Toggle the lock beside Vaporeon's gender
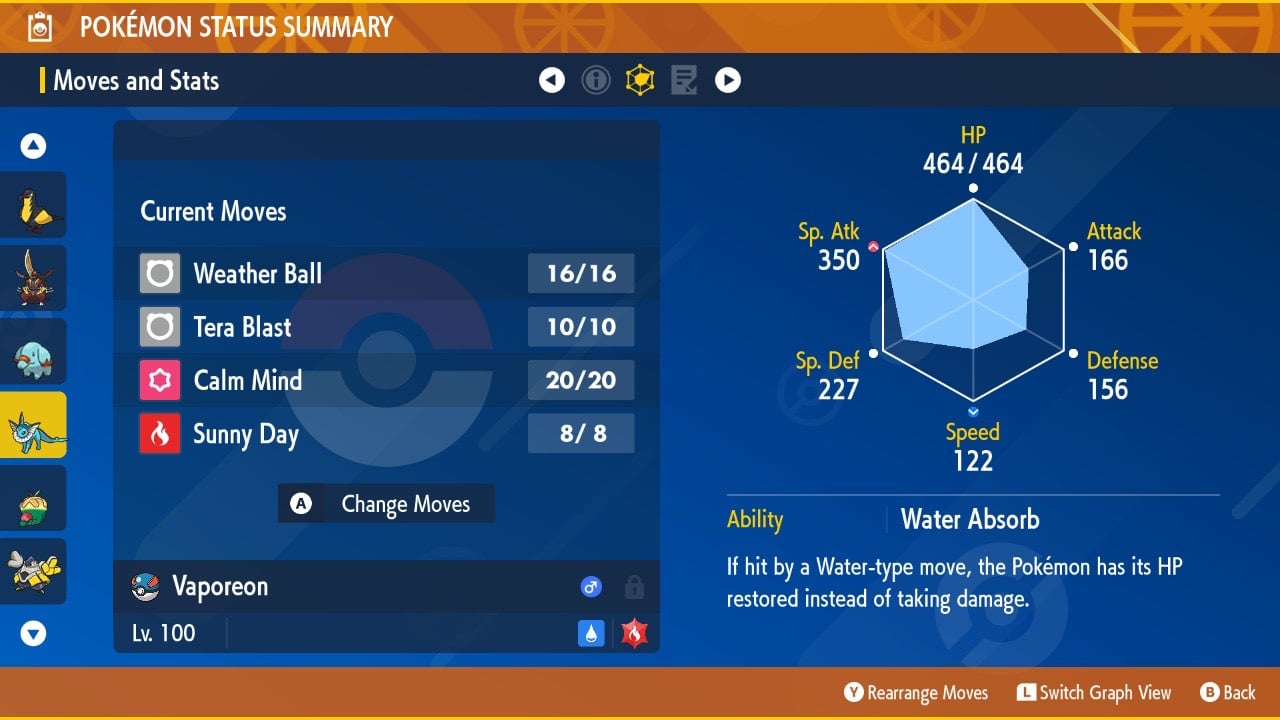 [x=634, y=587]
